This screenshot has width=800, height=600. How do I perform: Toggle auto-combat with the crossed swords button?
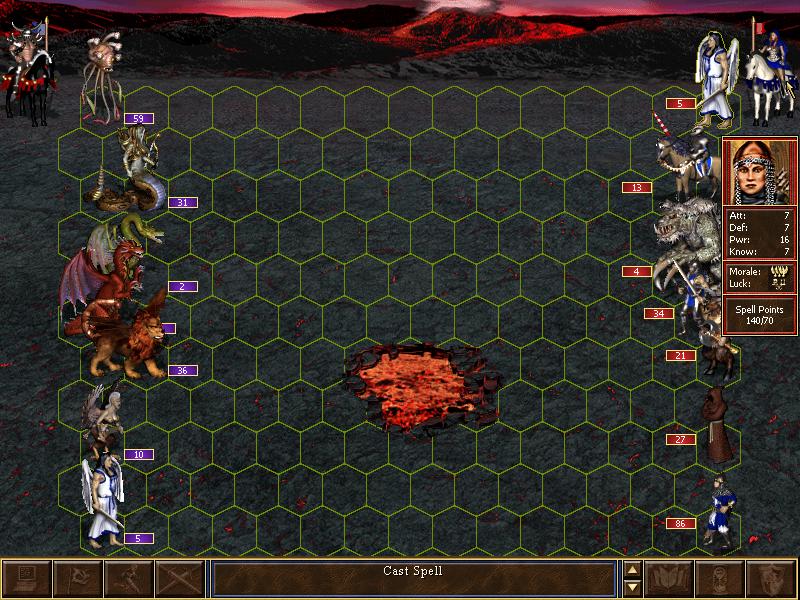tap(179, 579)
